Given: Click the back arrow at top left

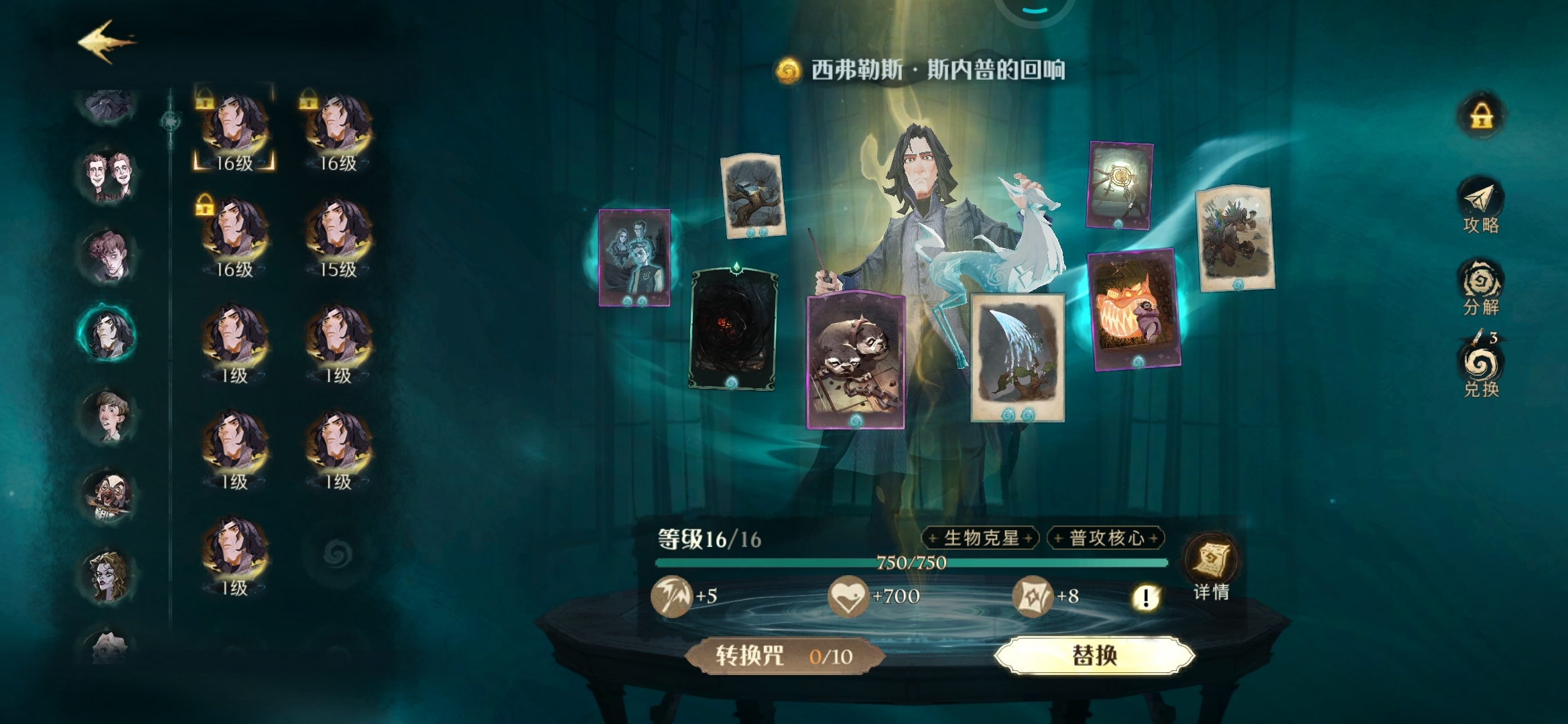Looking at the screenshot, I should point(106,42).
